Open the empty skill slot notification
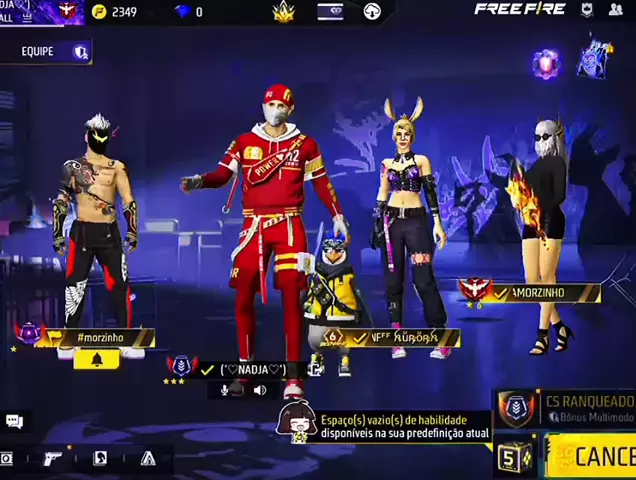The height and width of the screenshot is (480, 636). coord(400,428)
